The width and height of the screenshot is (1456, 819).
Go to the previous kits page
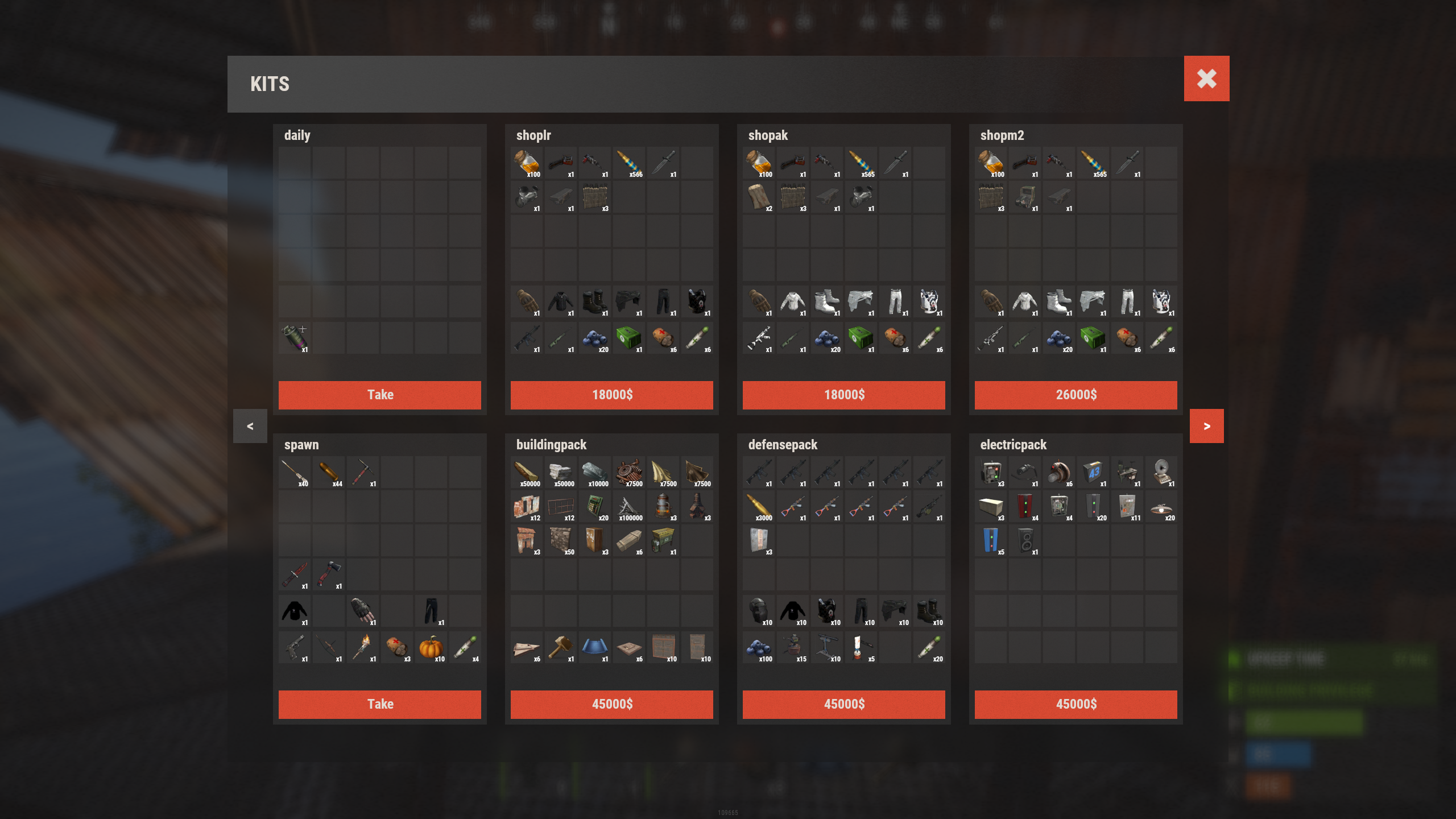pyautogui.click(x=250, y=426)
